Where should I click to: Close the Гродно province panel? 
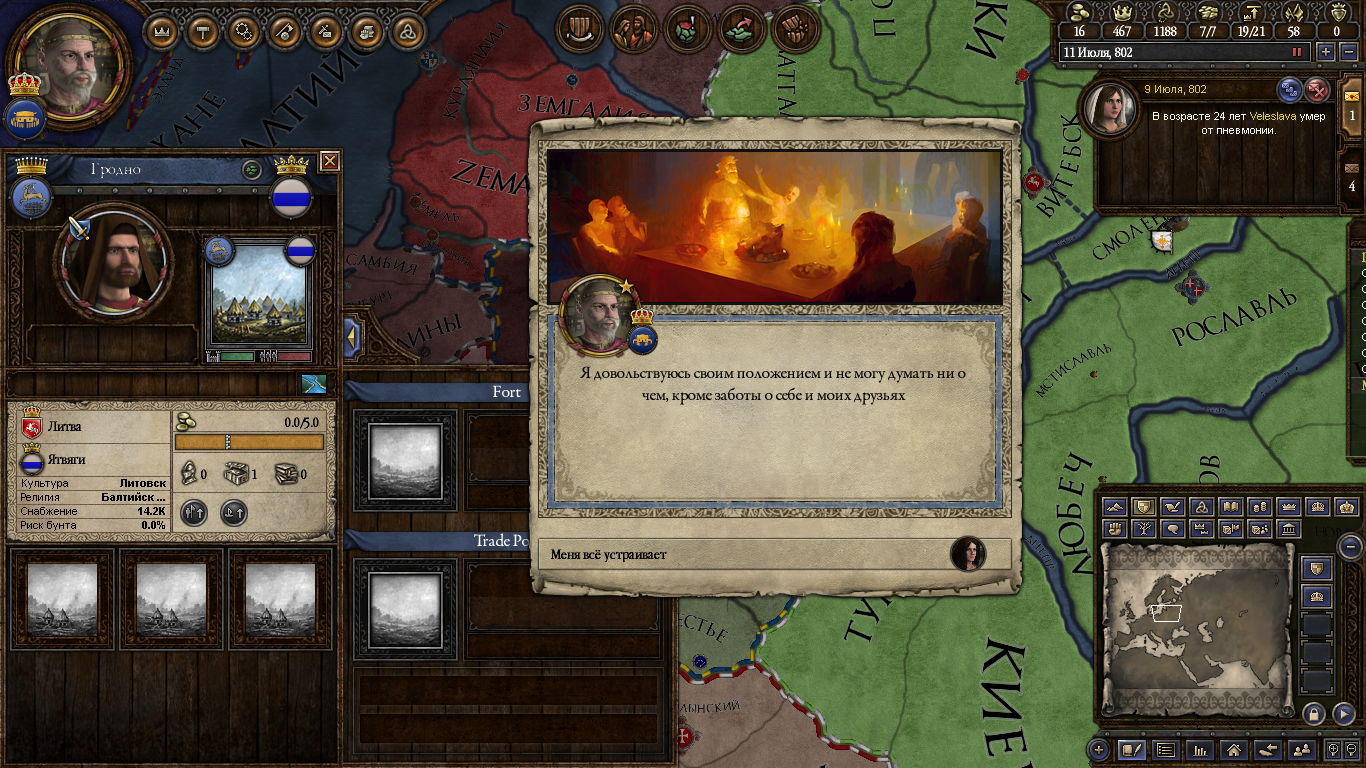pyautogui.click(x=329, y=161)
